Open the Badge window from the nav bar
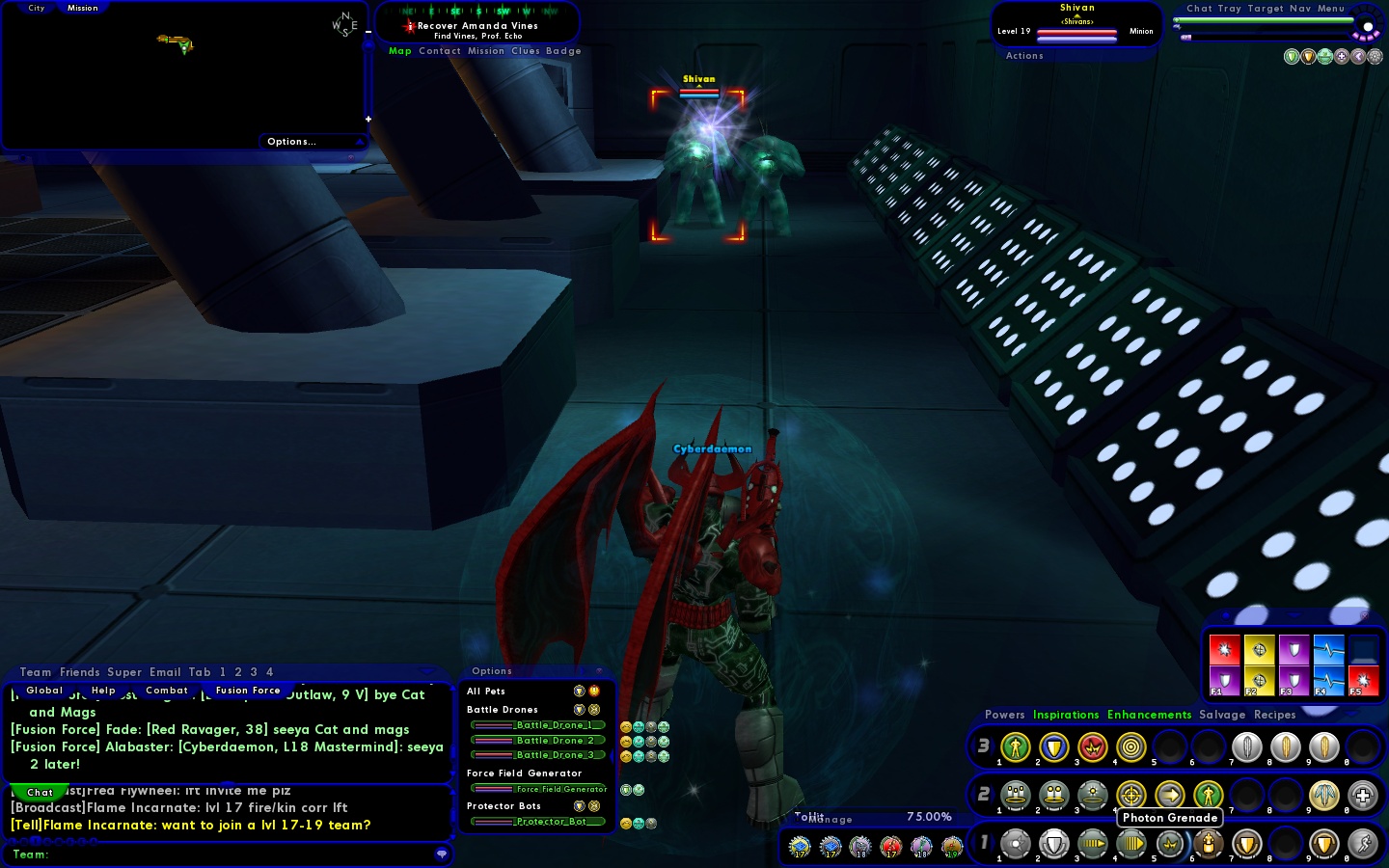The width and height of the screenshot is (1389, 868). point(563,51)
